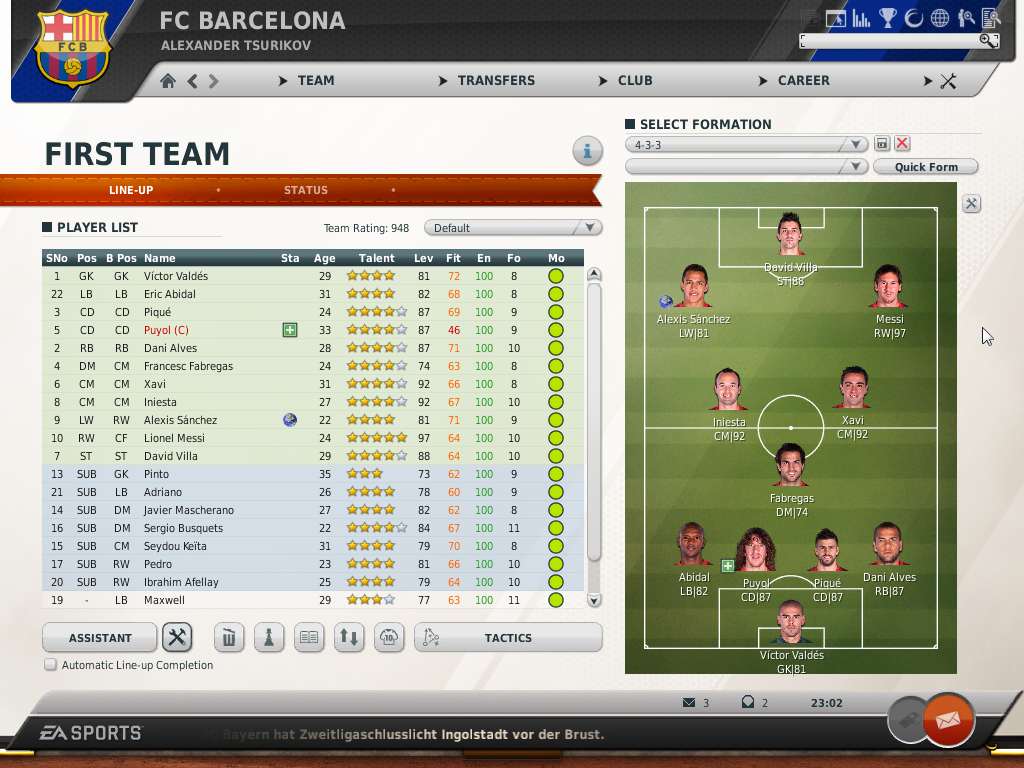Image resolution: width=1024 pixels, height=768 pixels.
Task: Open the TACTICS screen
Action: tap(508, 638)
